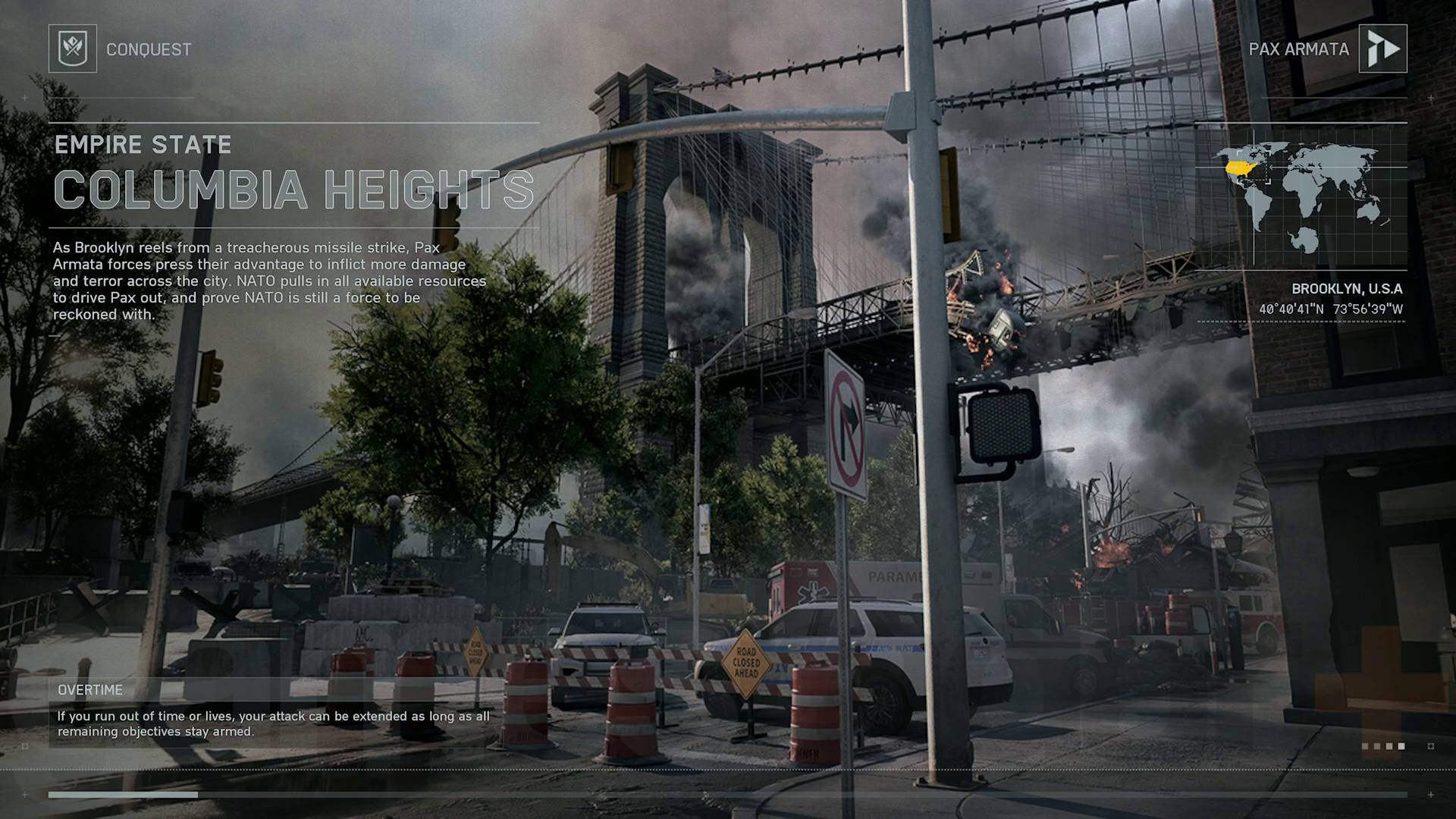Open the world map location panel
Screen dimensions: 1456x819
coord(1301,196)
